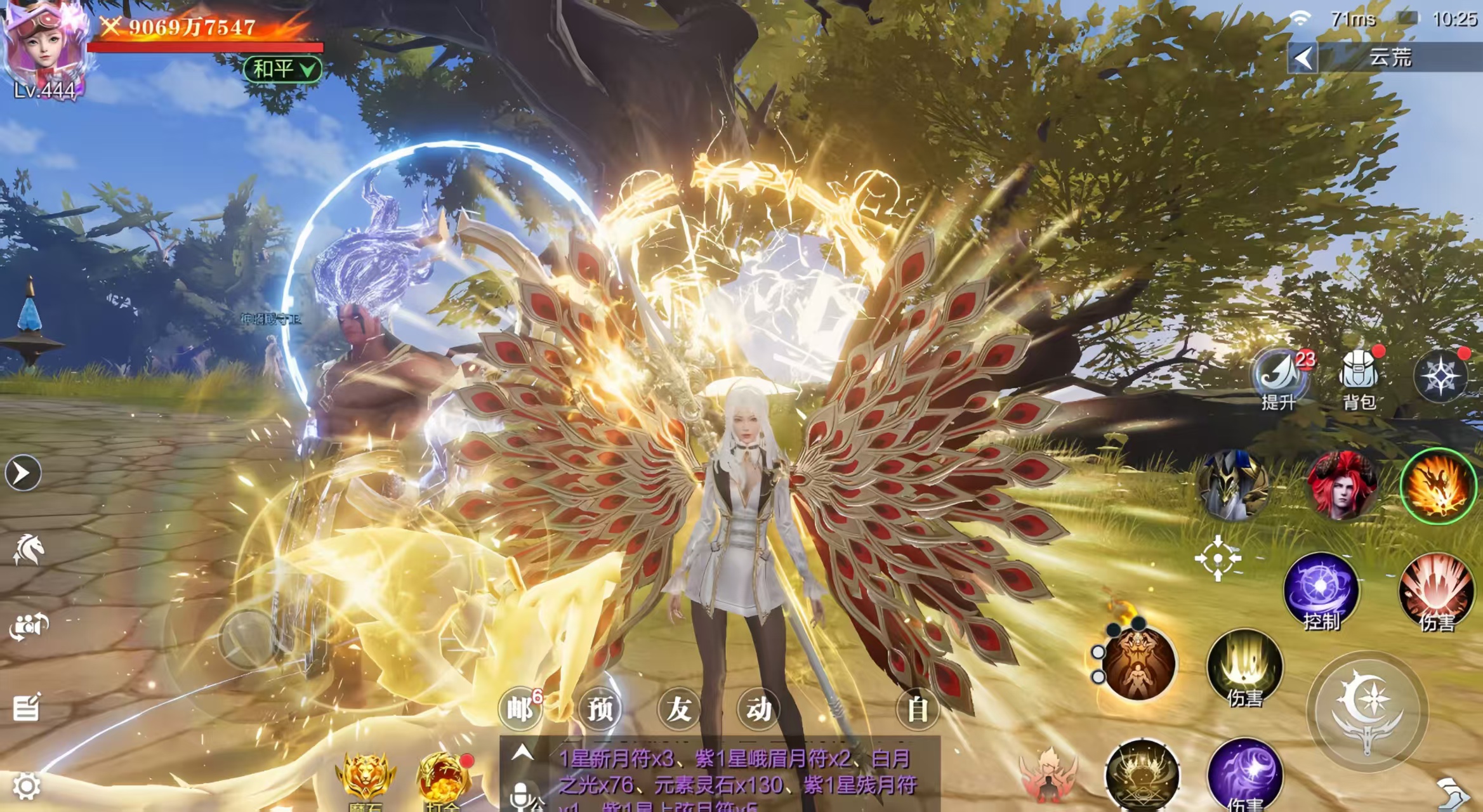The image size is (1483, 812).
Task: Summon the mount with horse icon
Action: pos(28,549)
